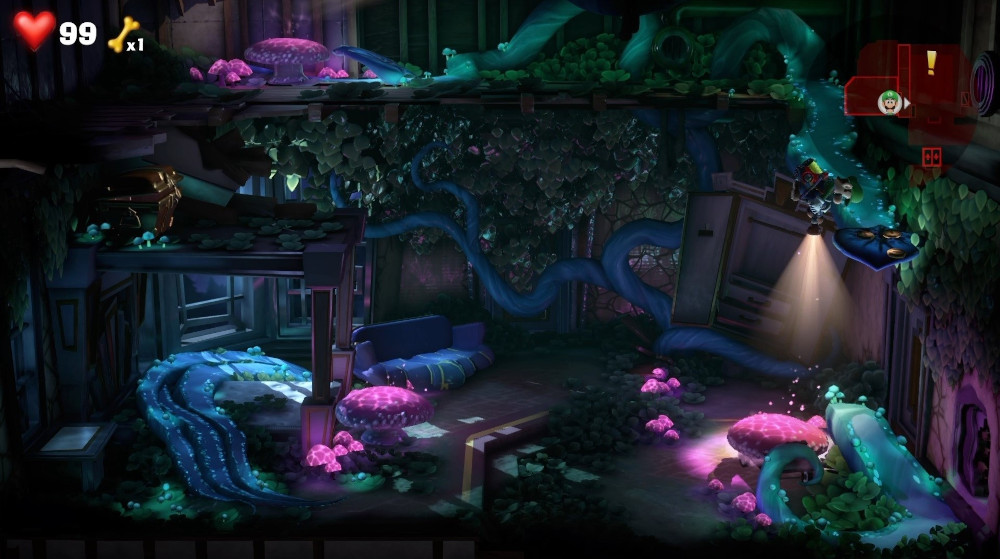Screen dimensions: 1000x559
Task: Select the yellow exclamation objective marker
Action: point(931,63)
